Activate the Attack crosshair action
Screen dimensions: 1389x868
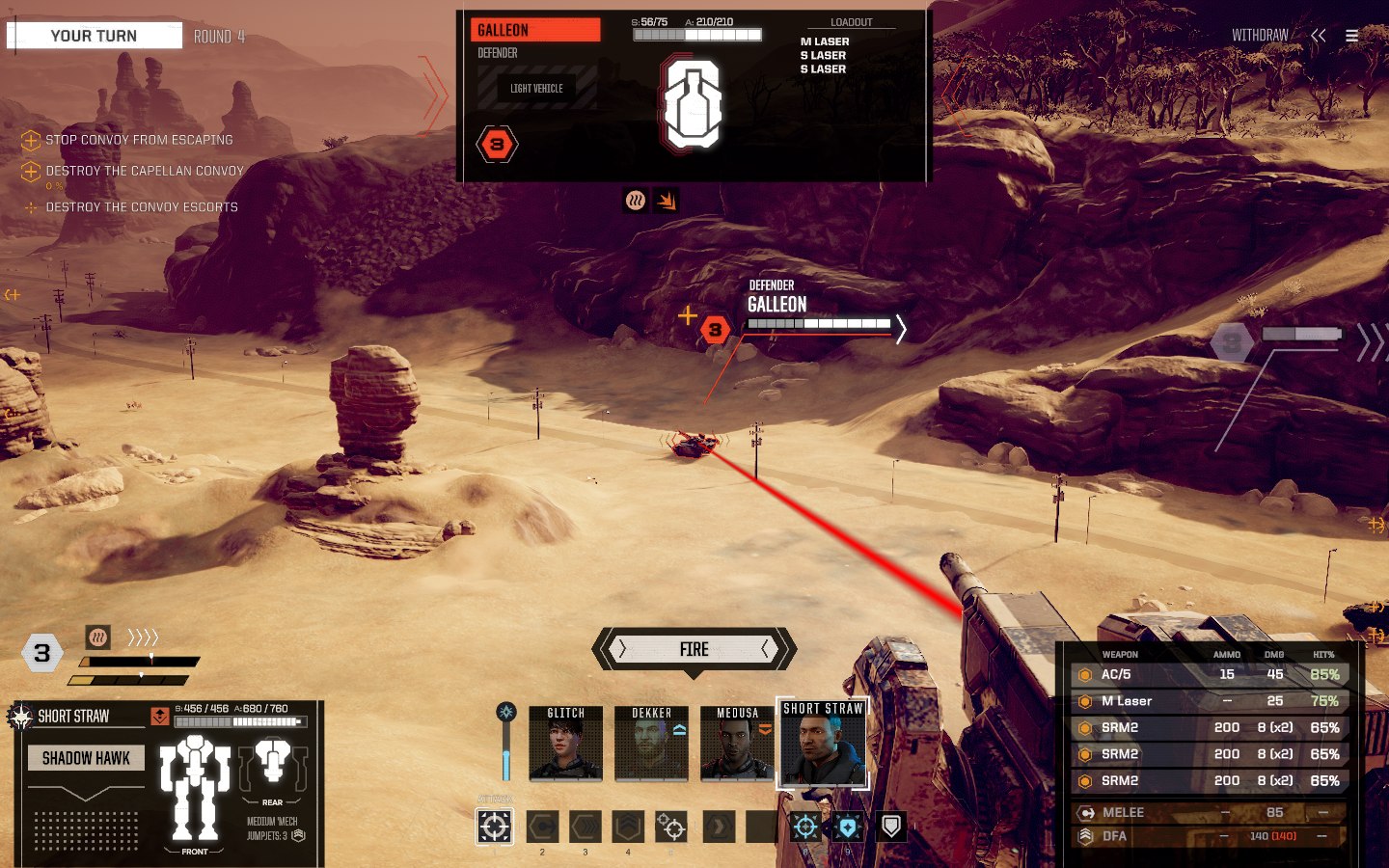pyautogui.click(x=495, y=827)
